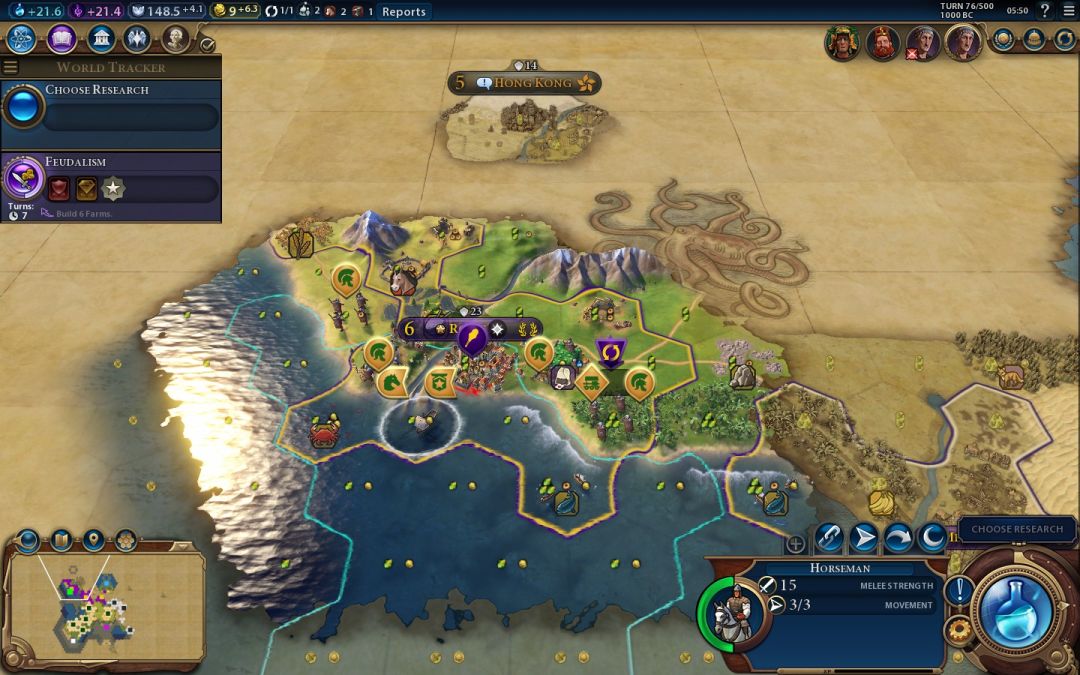Select the red-bearded crowned leader portrait
Image resolution: width=1080 pixels, height=675 pixels.
tap(882, 43)
